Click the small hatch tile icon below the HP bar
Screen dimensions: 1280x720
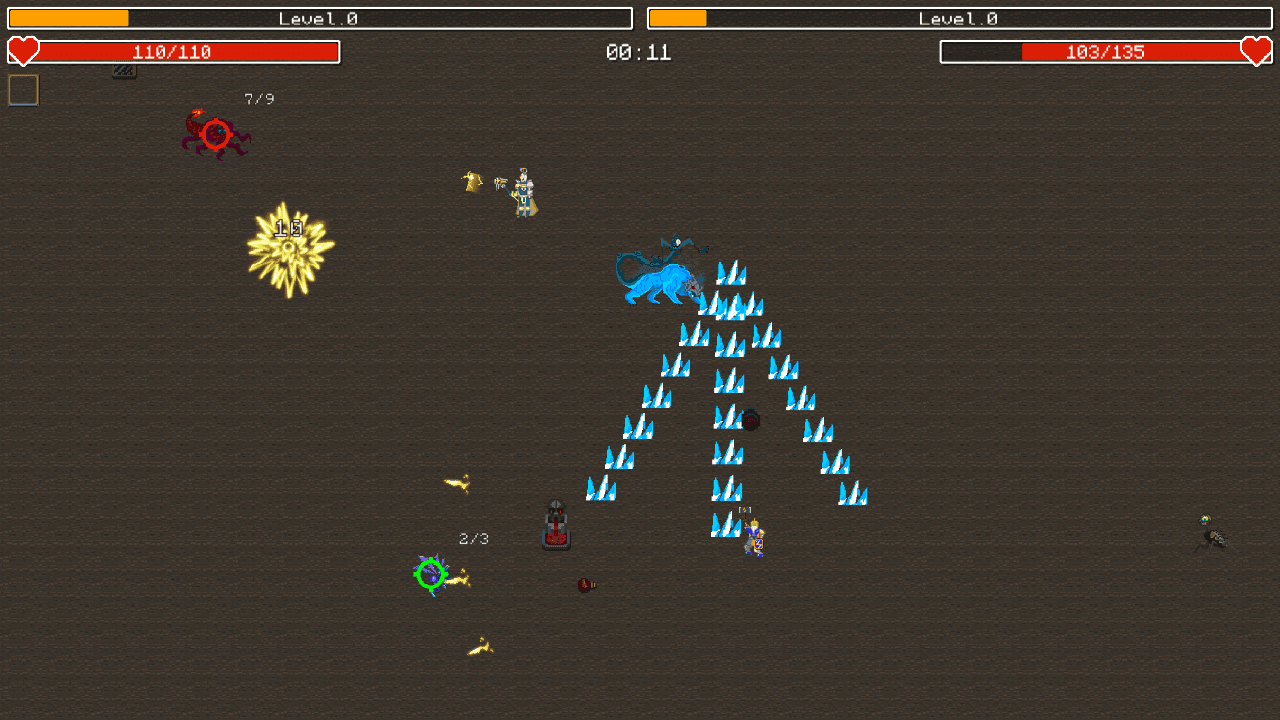click(125, 72)
